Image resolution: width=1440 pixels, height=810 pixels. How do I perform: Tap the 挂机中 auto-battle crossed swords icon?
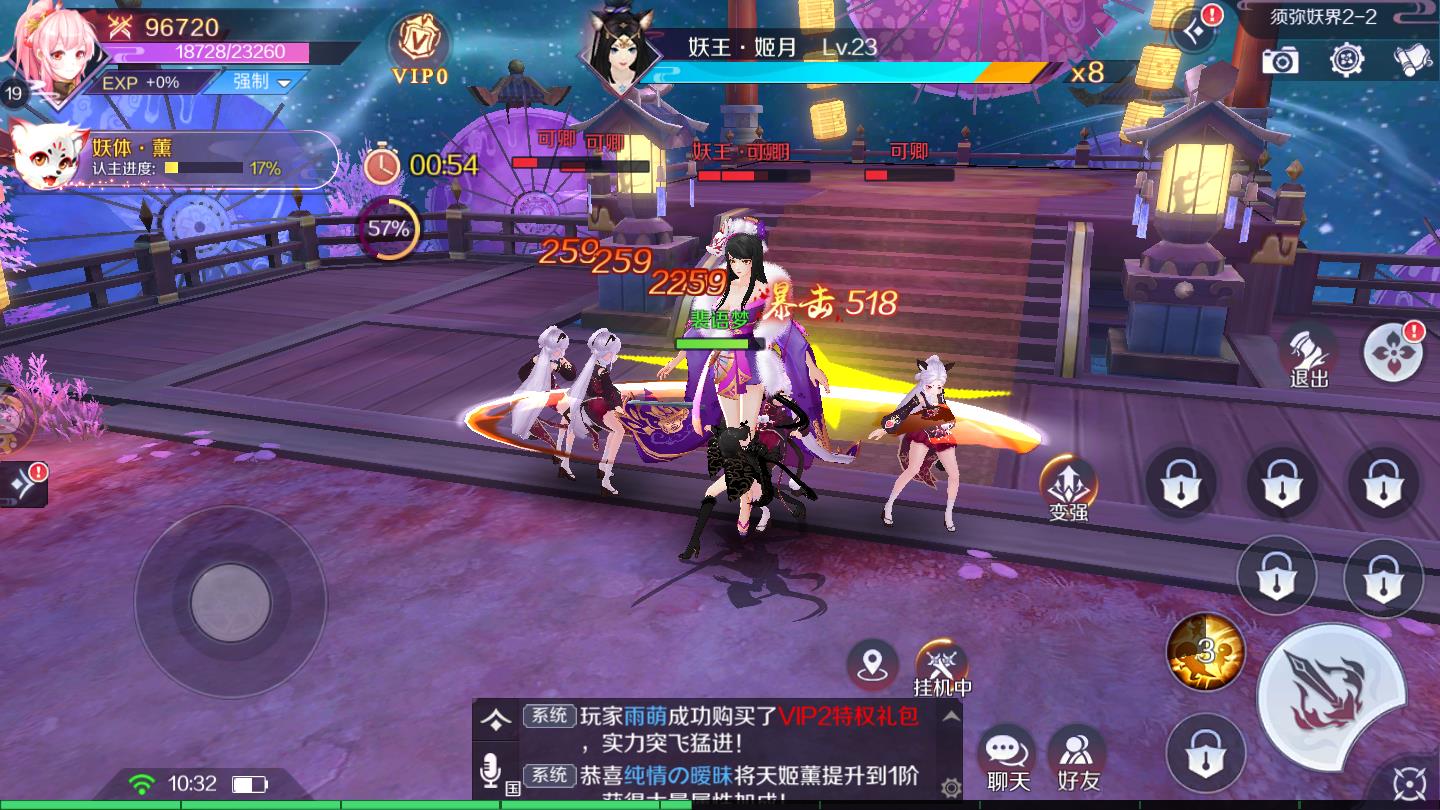click(x=939, y=662)
